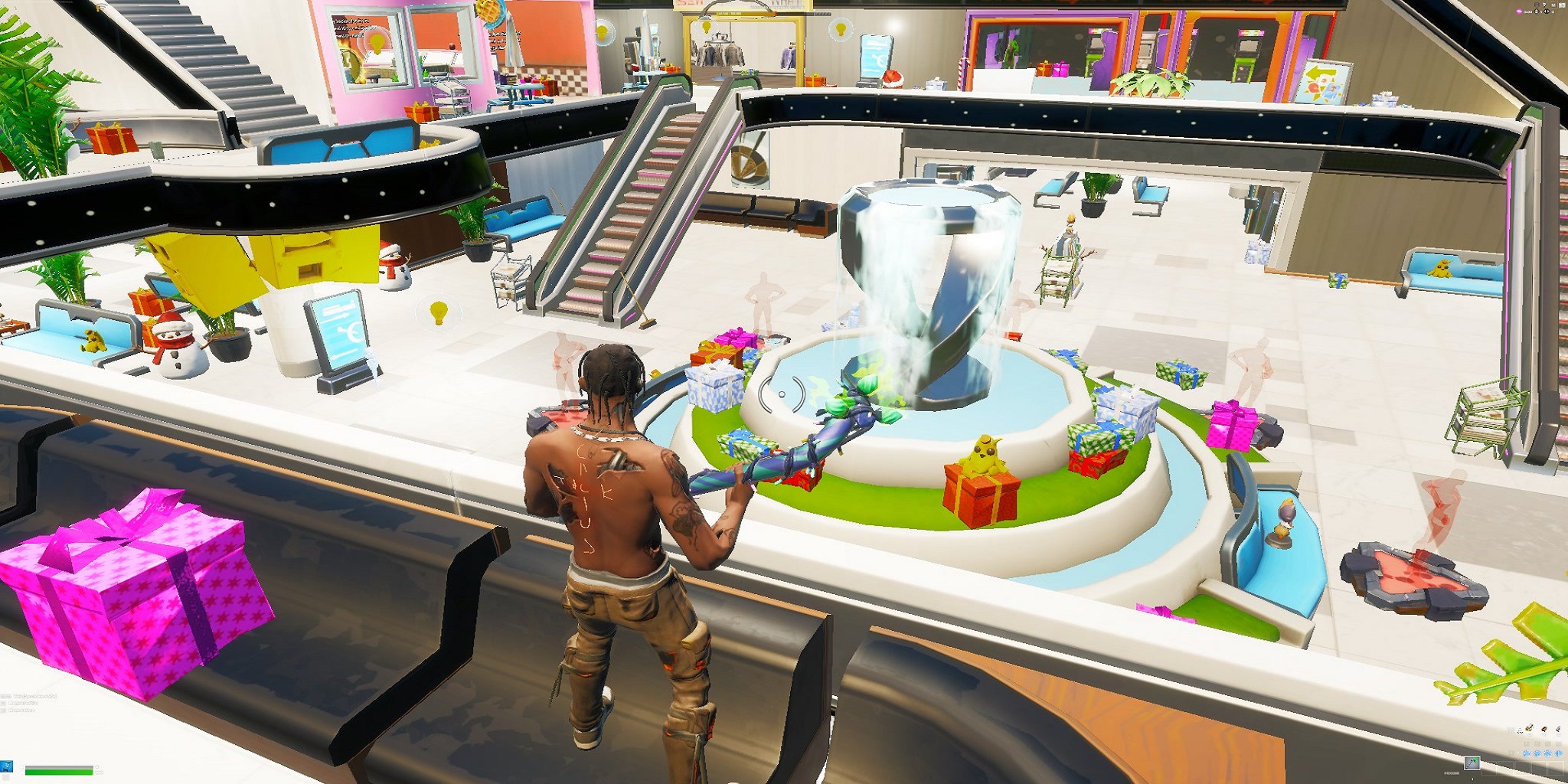Image resolution: width=1568 pixels, height=784 pixels.
Task: Click the heart icon beside the green health bar
Action: [x=99, y=773]
